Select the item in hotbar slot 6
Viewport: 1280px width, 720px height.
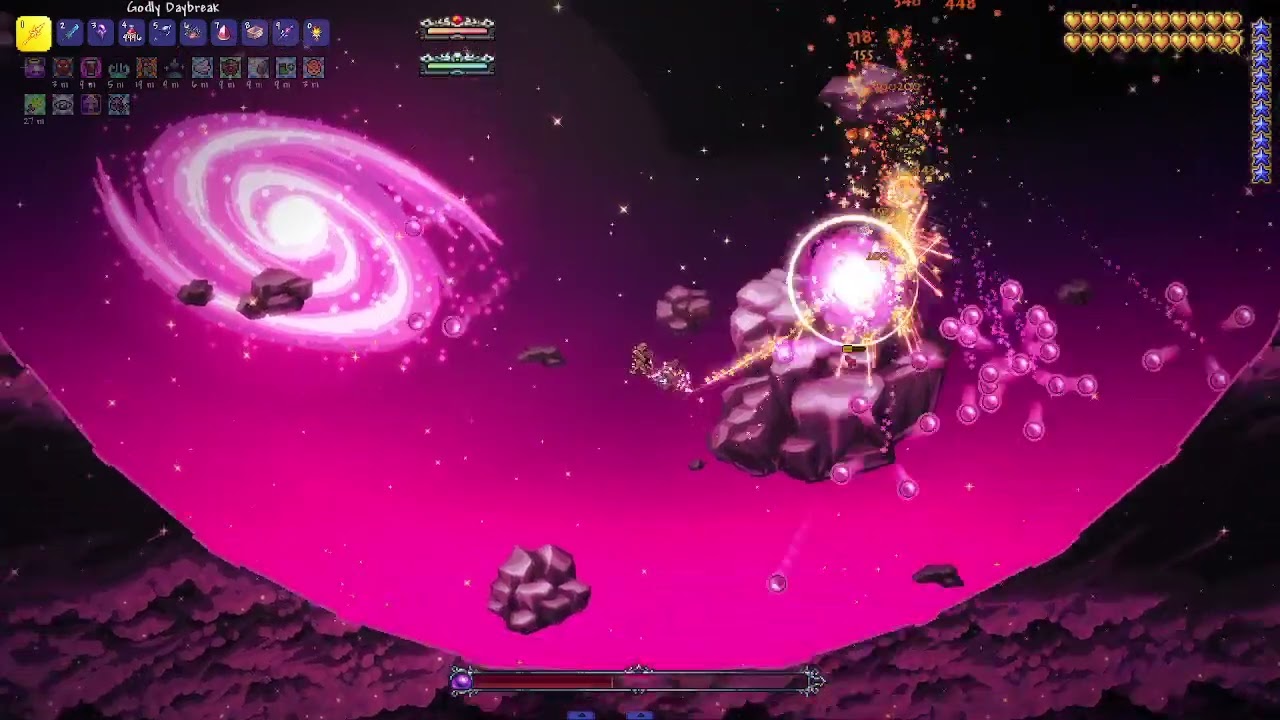193,33
